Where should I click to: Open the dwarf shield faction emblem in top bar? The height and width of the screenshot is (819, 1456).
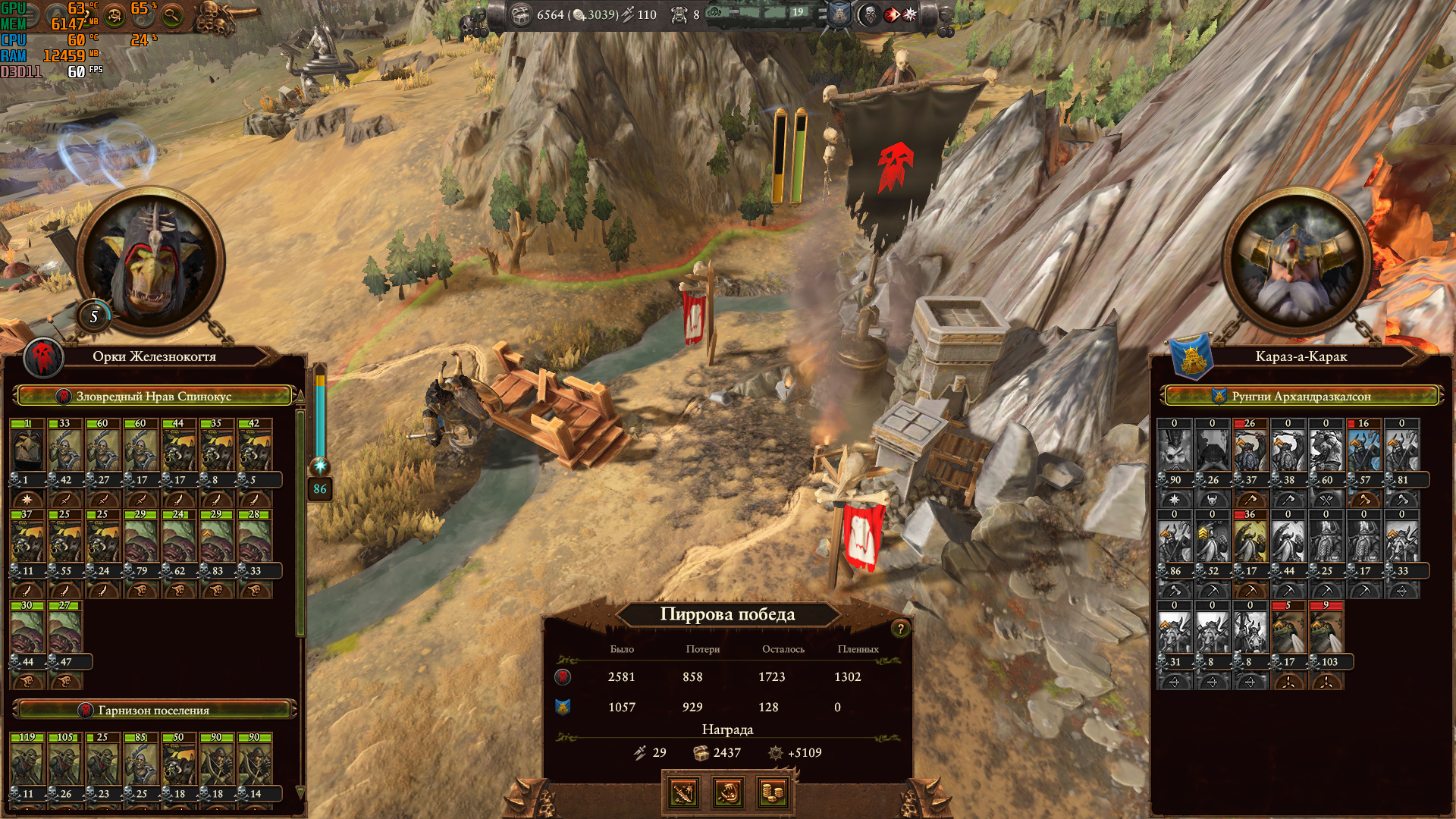pyautogui.click(x=839, y=14)
